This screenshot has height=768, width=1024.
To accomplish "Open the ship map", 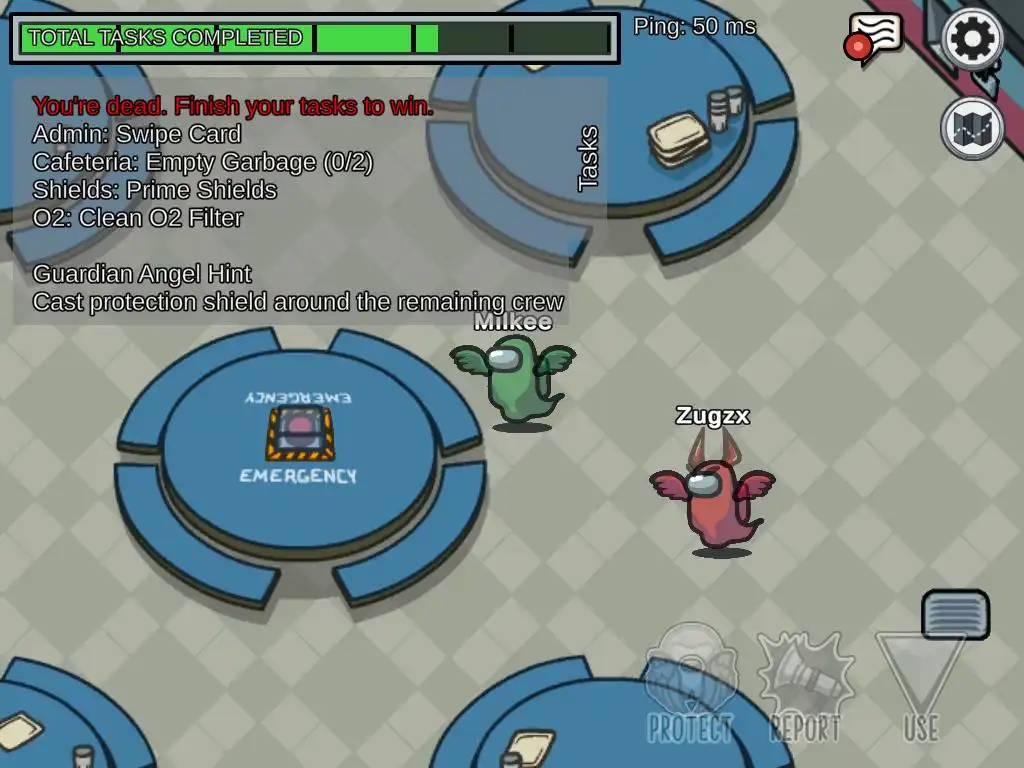I will [x=972, y=128].
